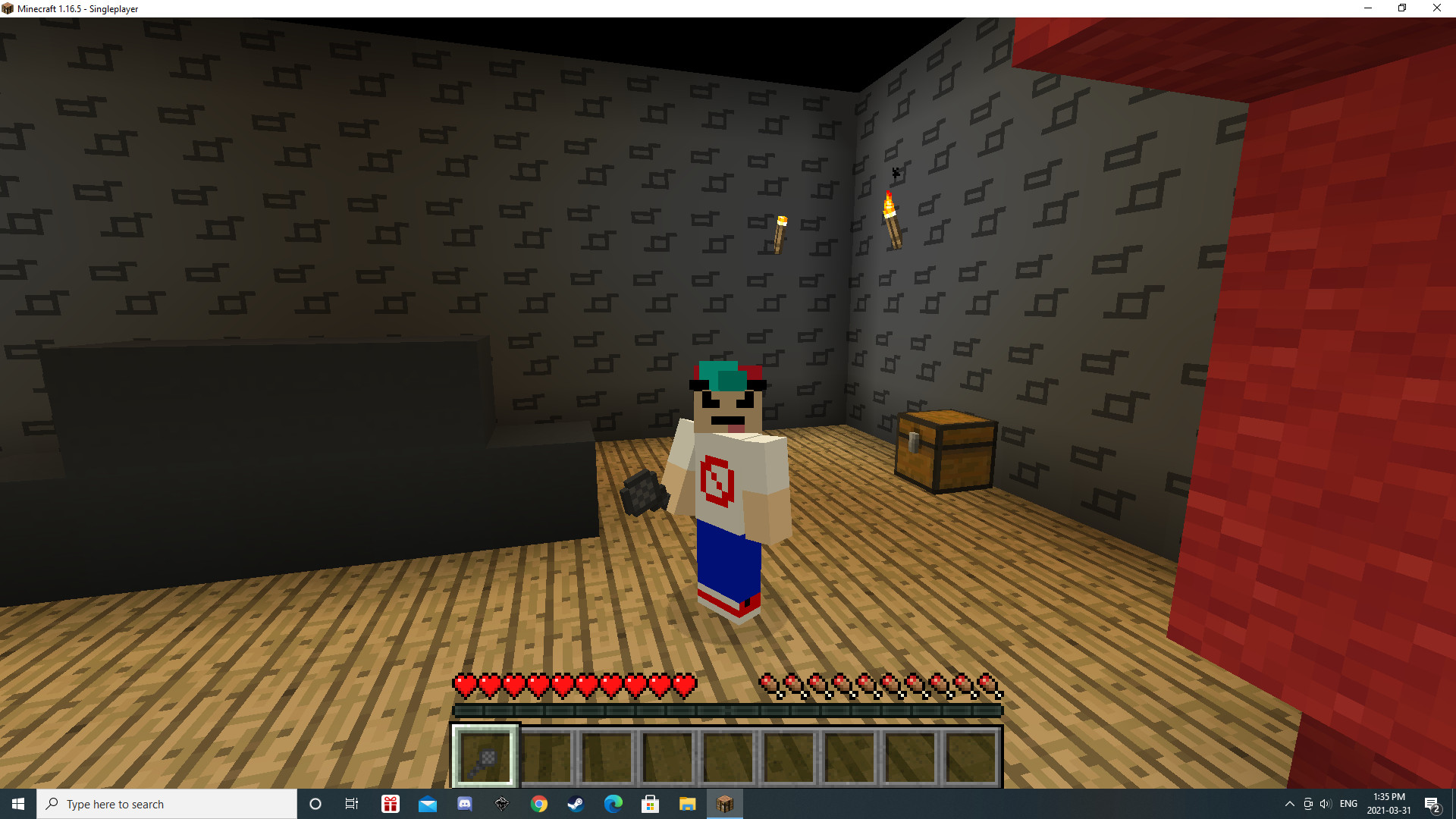The image size is (1456, 819).
Task: Open Discord from the taskbar
Action: [464, 803]
